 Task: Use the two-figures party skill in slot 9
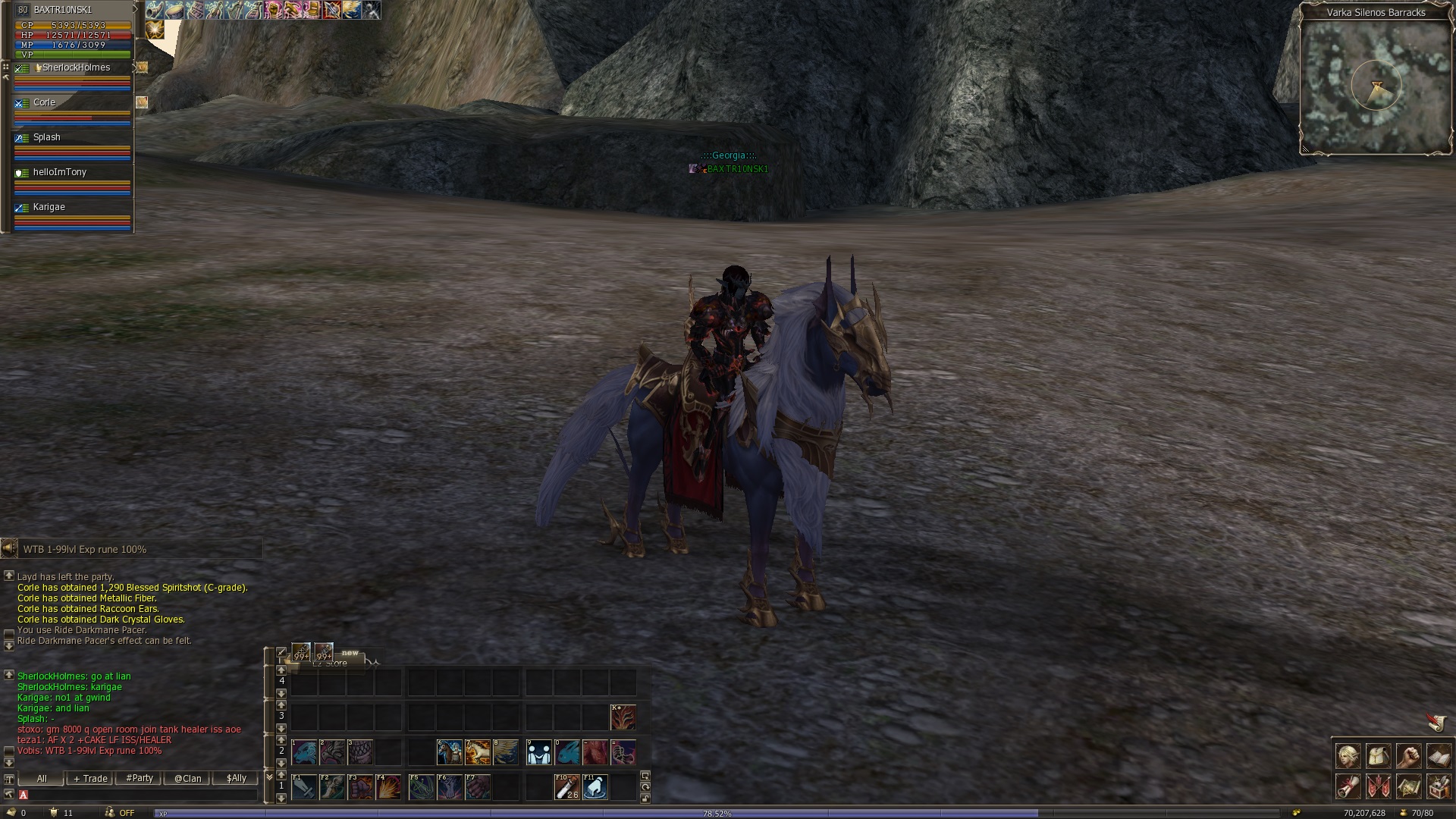coord(539,752)
